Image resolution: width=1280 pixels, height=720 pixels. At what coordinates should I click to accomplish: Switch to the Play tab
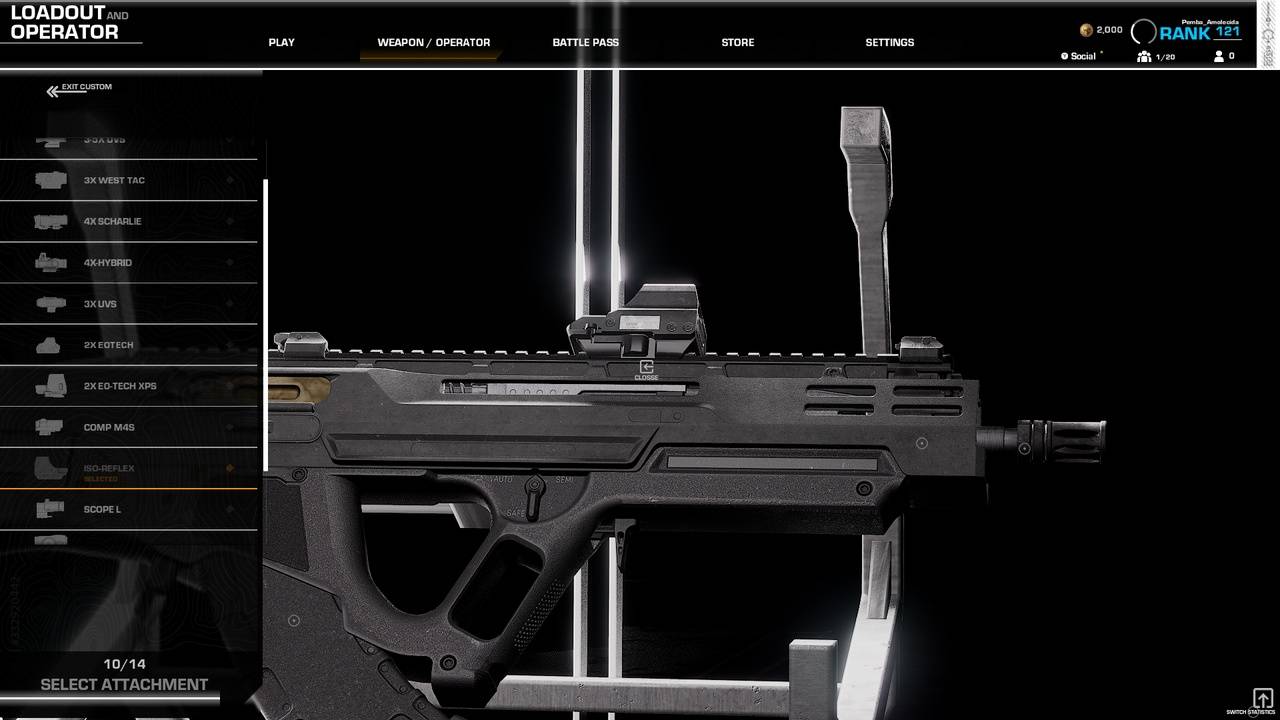(281, 43)
